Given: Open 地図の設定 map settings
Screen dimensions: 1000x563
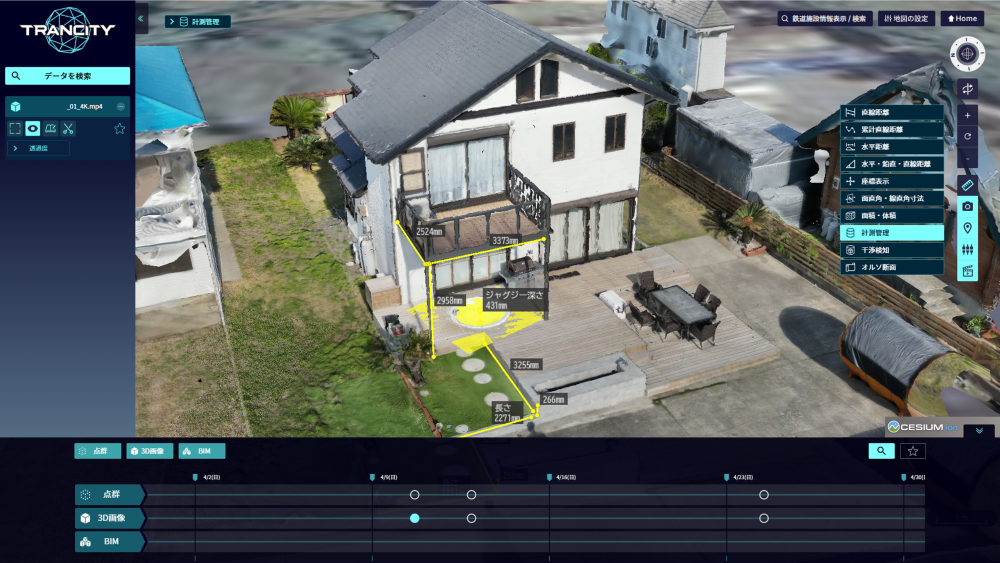Looking at the screenshot, I should 905,19.
